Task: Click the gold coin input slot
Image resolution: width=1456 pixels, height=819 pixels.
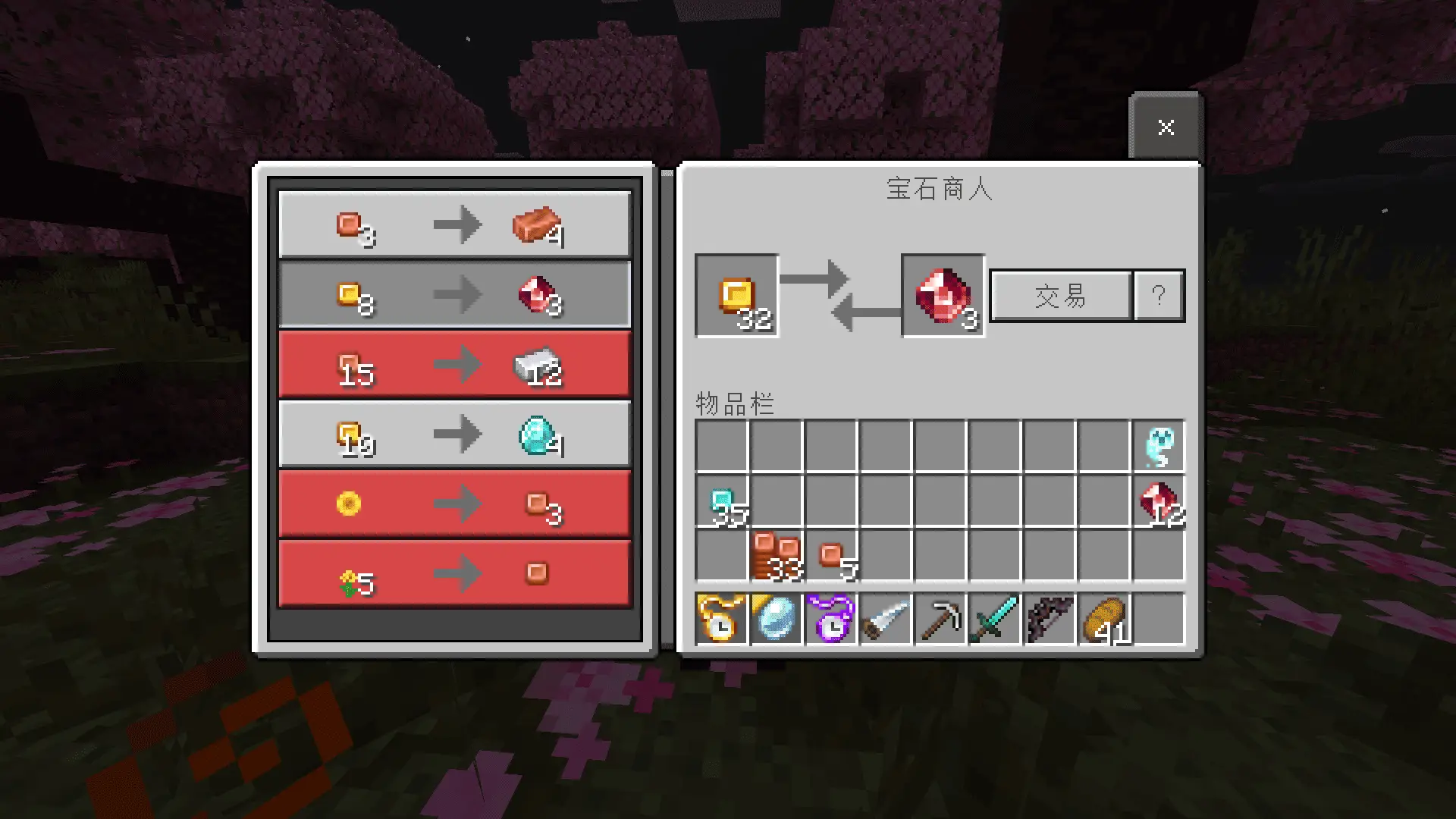Action: click(736, 296)
